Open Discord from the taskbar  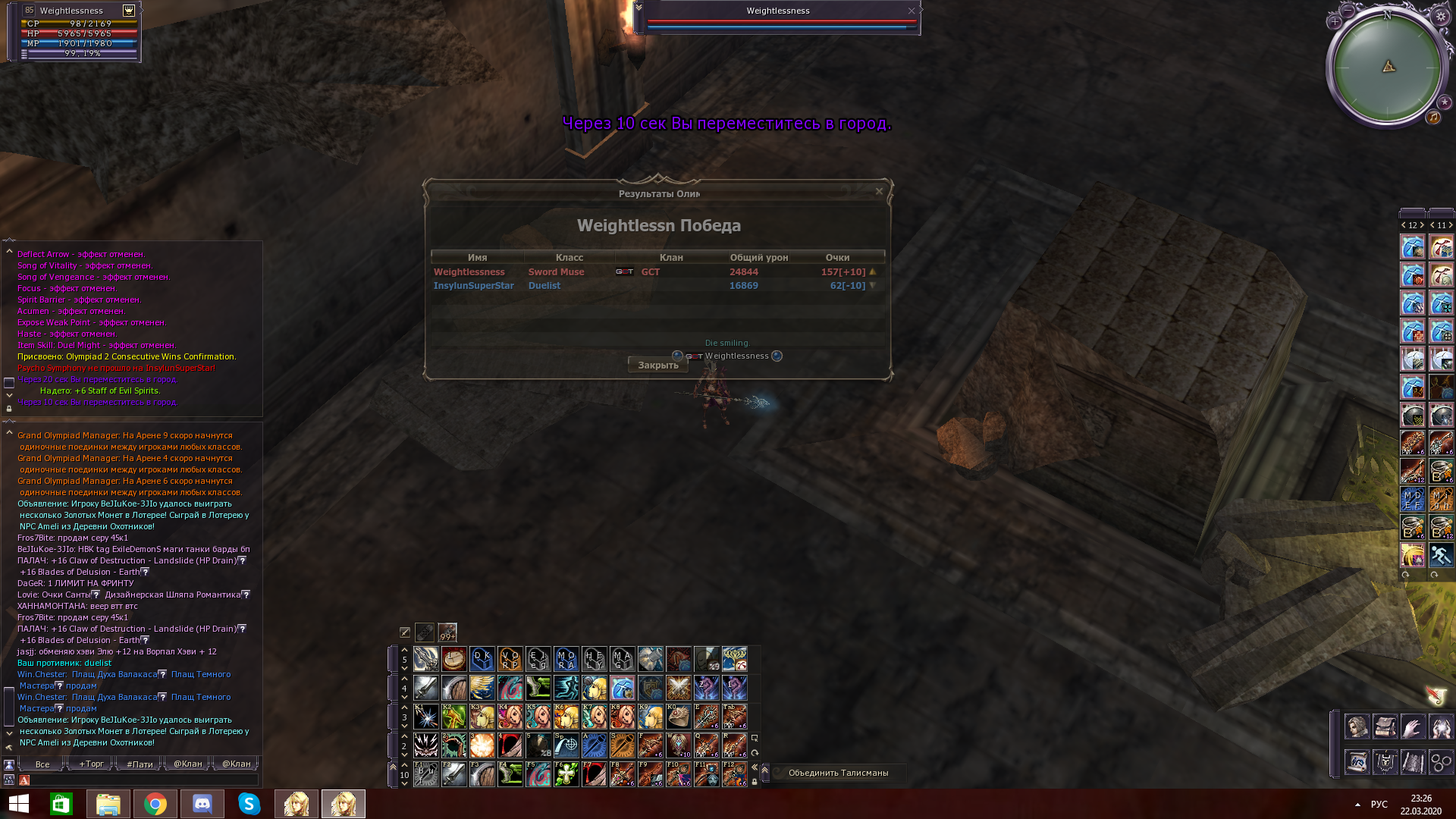(202, 803)
